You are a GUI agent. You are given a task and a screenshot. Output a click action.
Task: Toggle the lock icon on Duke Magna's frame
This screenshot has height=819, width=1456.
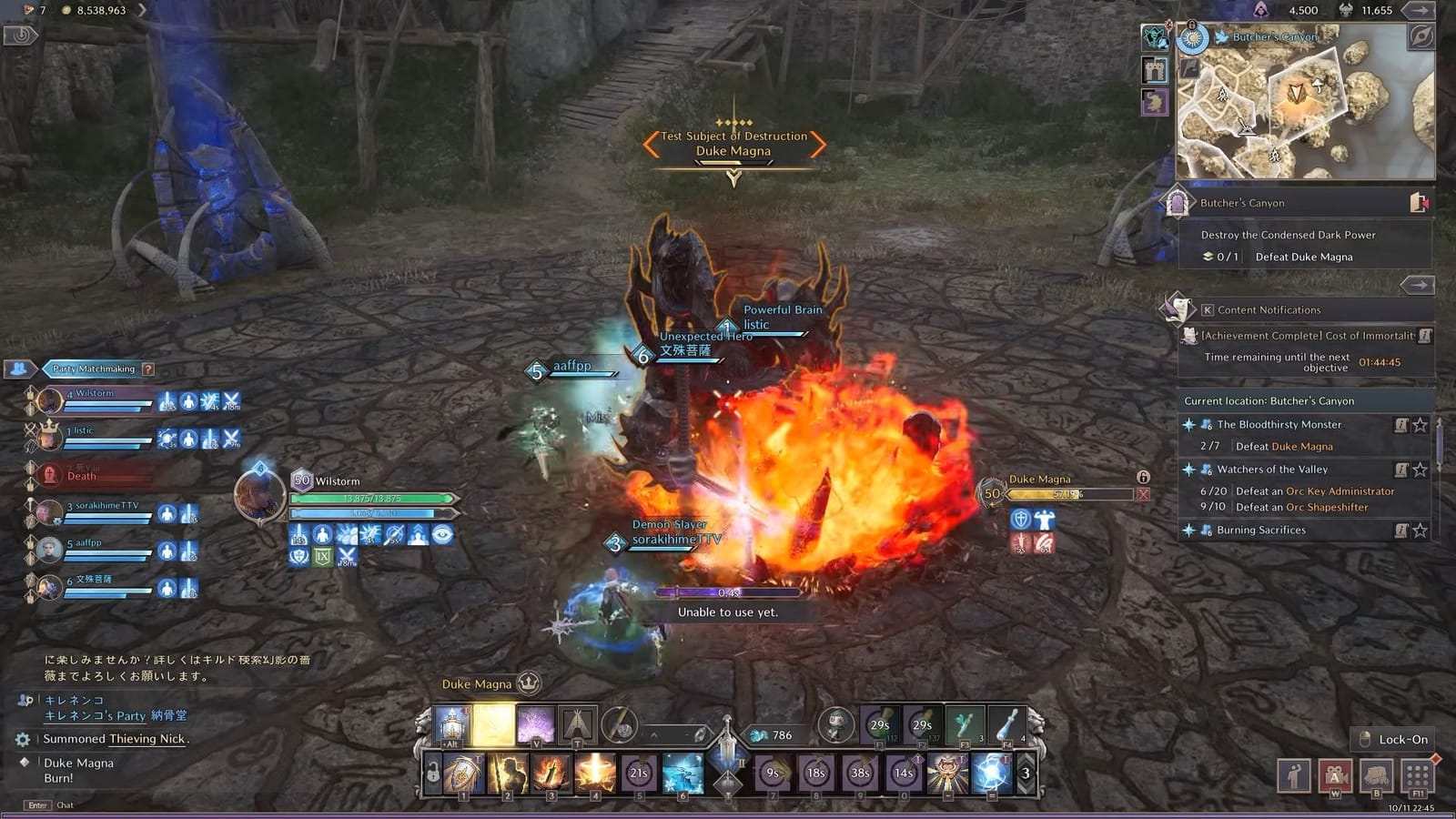click(x=1143, y=478)
